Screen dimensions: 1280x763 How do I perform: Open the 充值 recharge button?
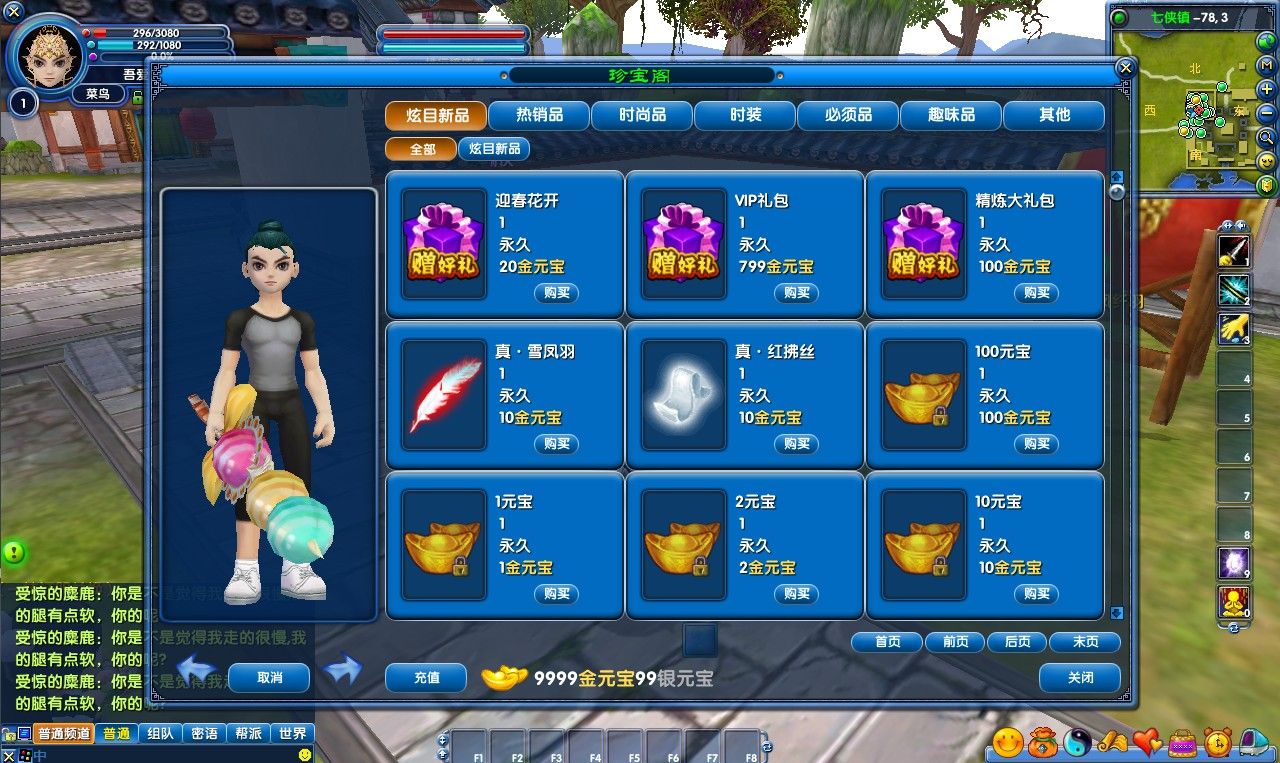[426, 678]
